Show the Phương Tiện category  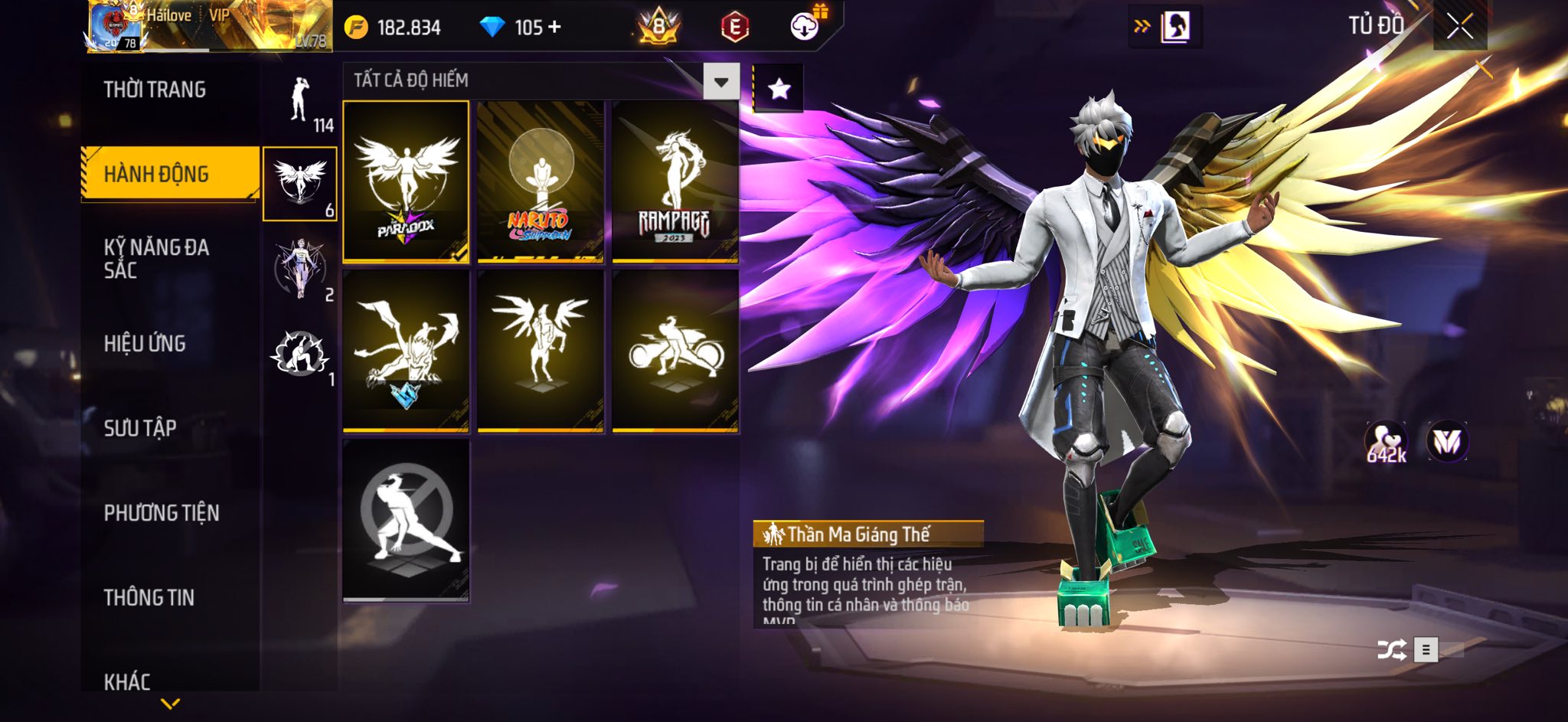(x=162, y=512)
